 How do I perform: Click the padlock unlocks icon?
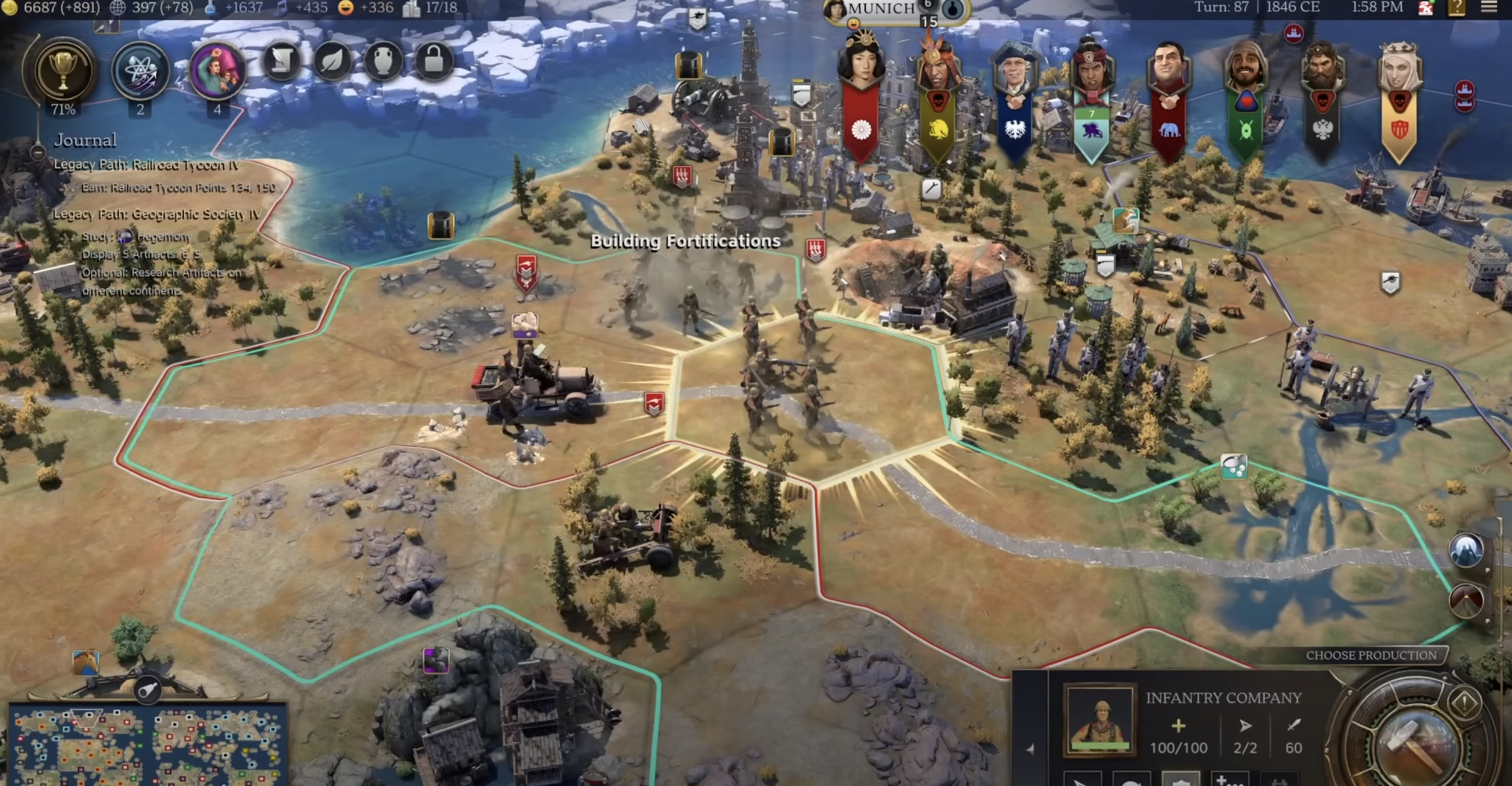(434, 61)
